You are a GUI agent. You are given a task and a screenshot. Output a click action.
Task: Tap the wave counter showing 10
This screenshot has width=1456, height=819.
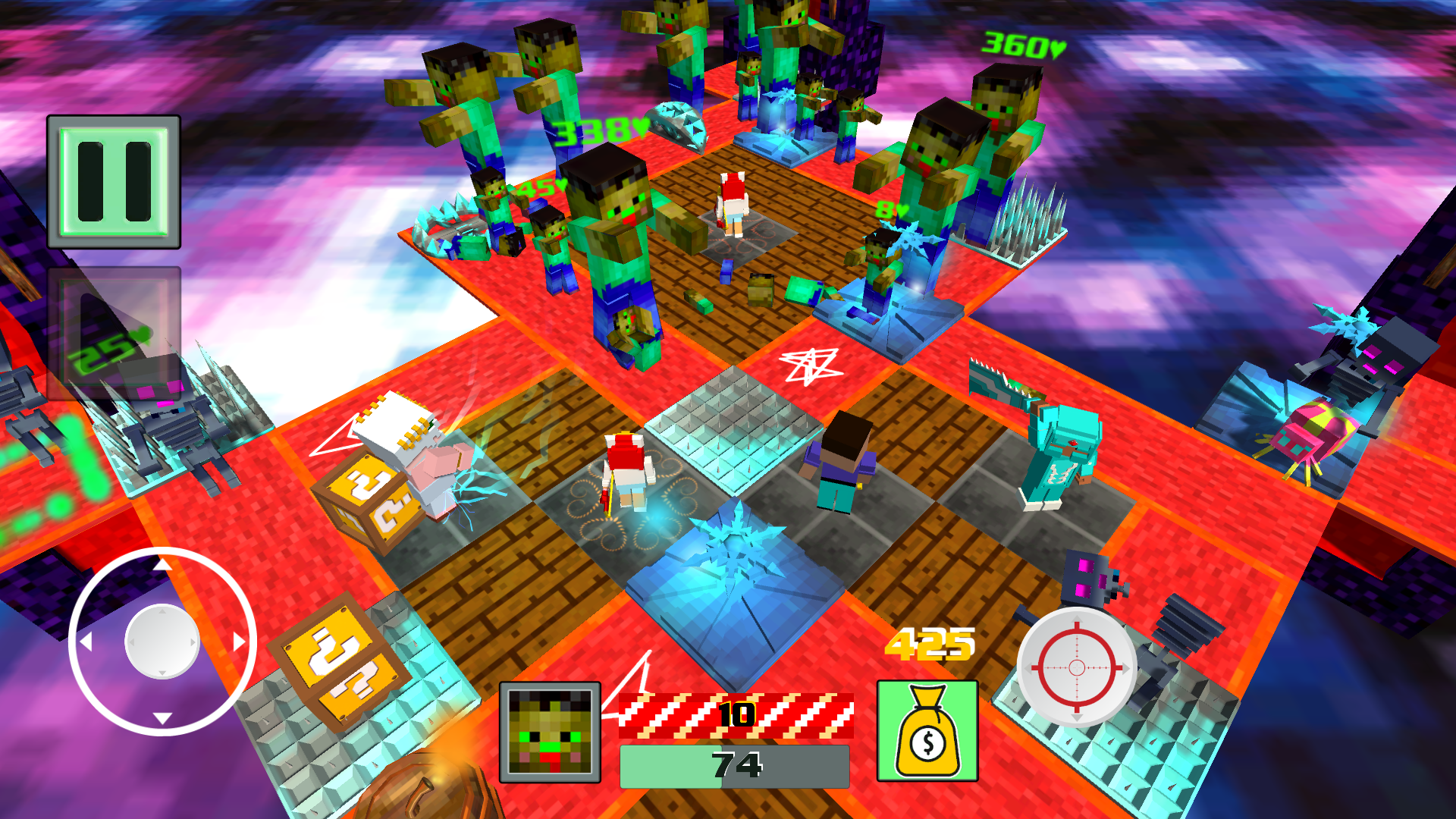736,713
